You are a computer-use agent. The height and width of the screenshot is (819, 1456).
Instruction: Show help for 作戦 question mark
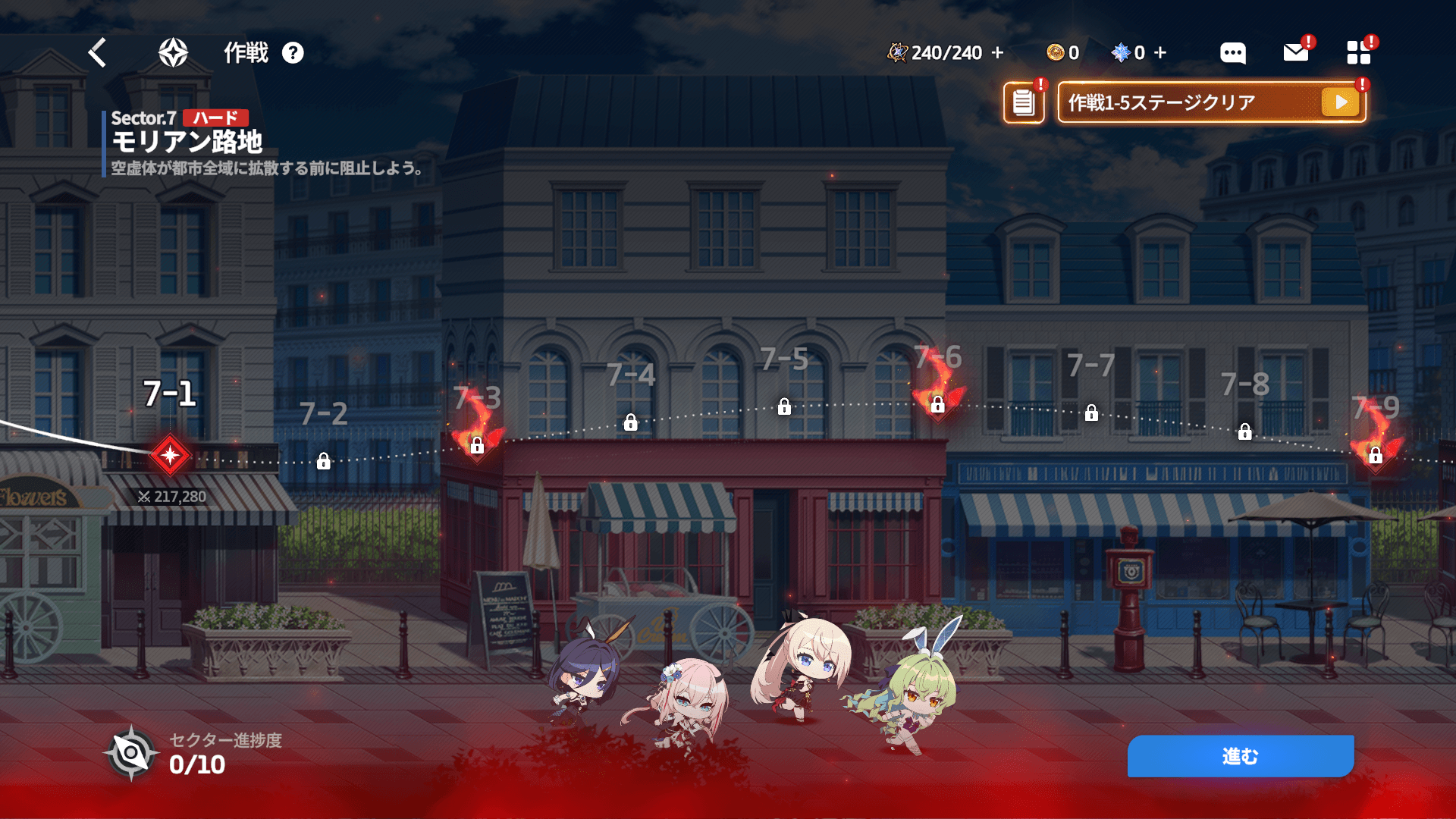(293, 53)
